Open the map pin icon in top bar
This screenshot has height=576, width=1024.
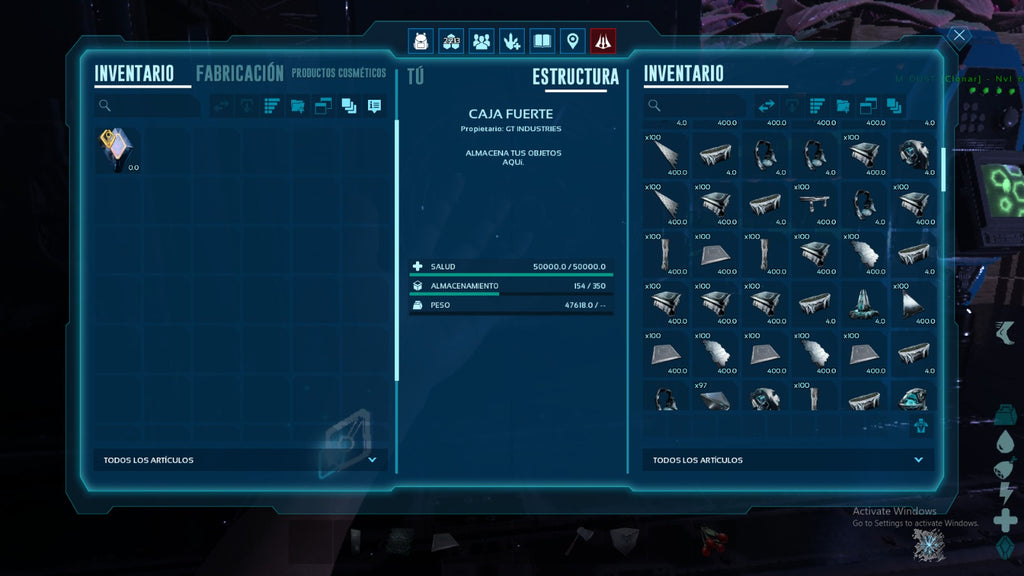click(x=572, y=41)
